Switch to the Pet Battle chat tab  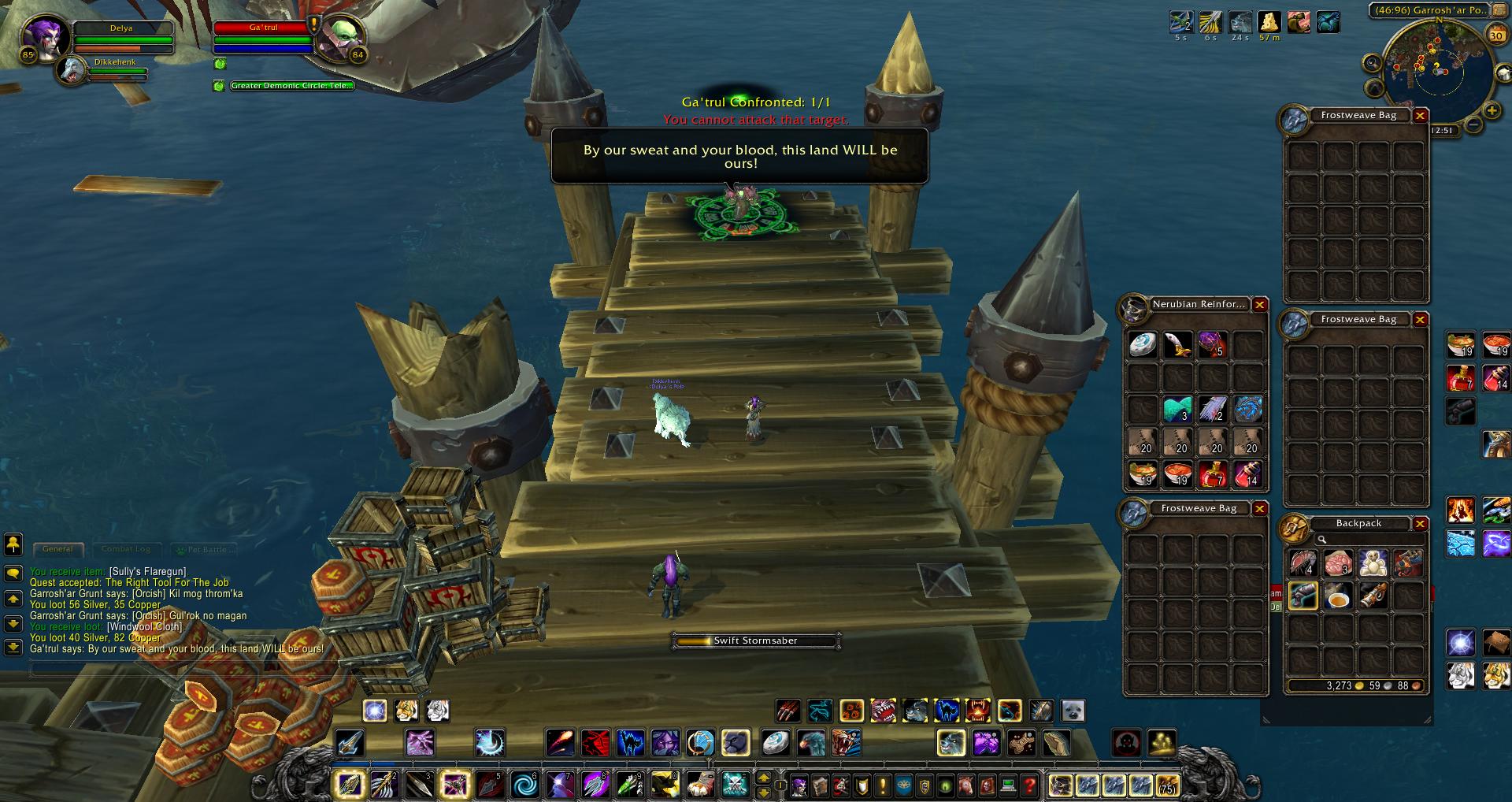204,549
